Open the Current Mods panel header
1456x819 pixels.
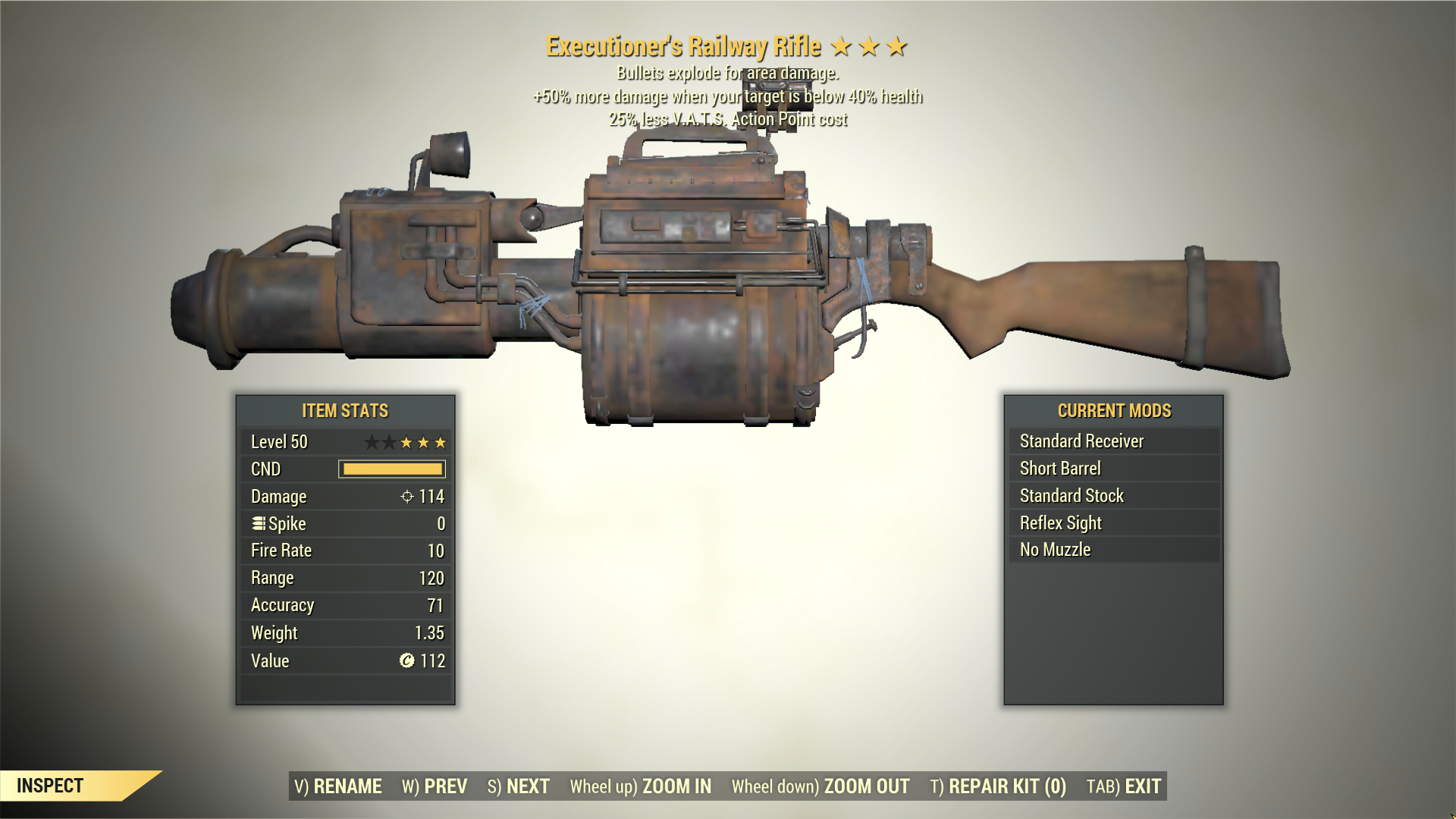(x=1114, y=411)
